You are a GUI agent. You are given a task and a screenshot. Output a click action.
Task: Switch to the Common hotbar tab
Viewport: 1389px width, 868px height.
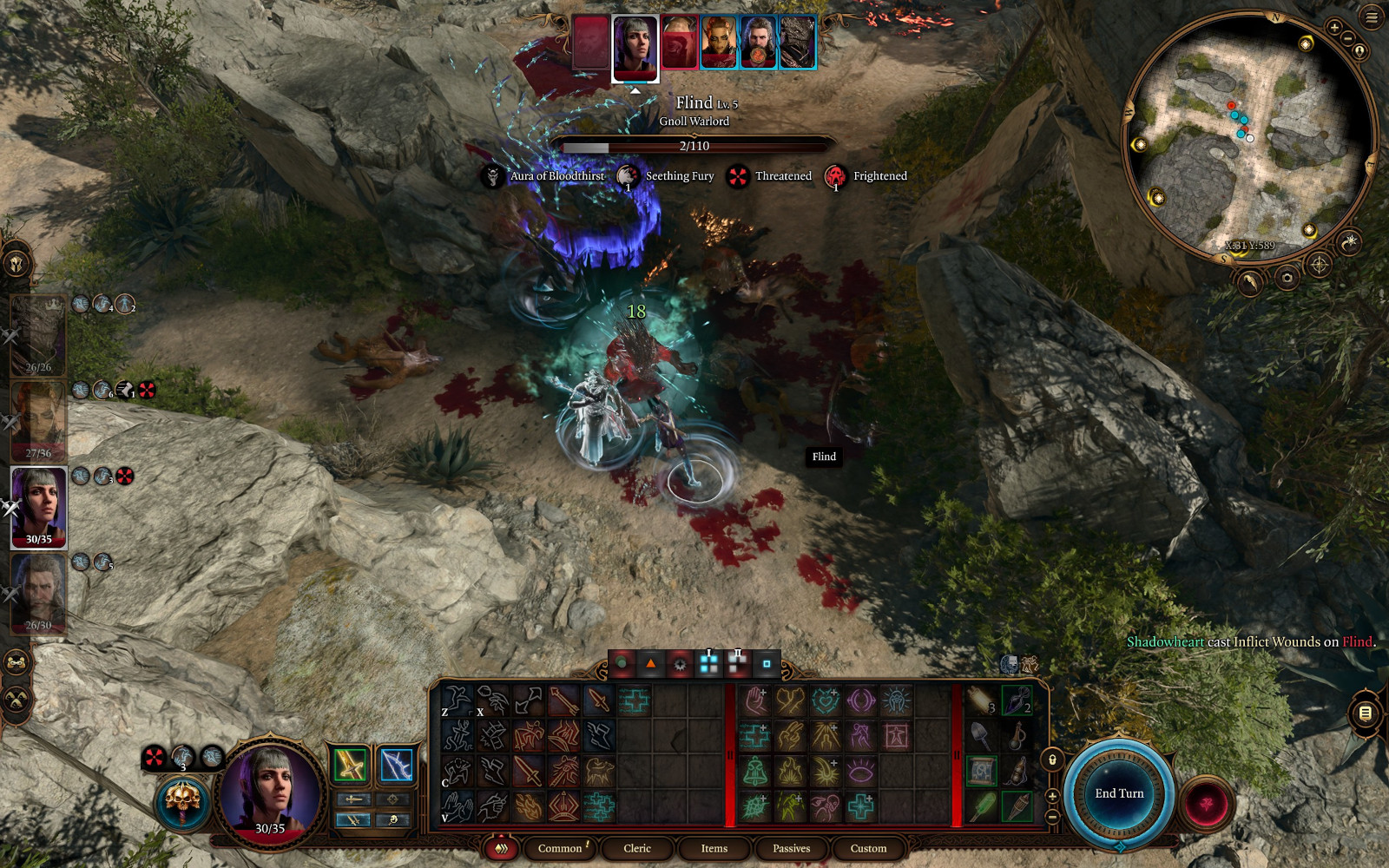(560, 848)
